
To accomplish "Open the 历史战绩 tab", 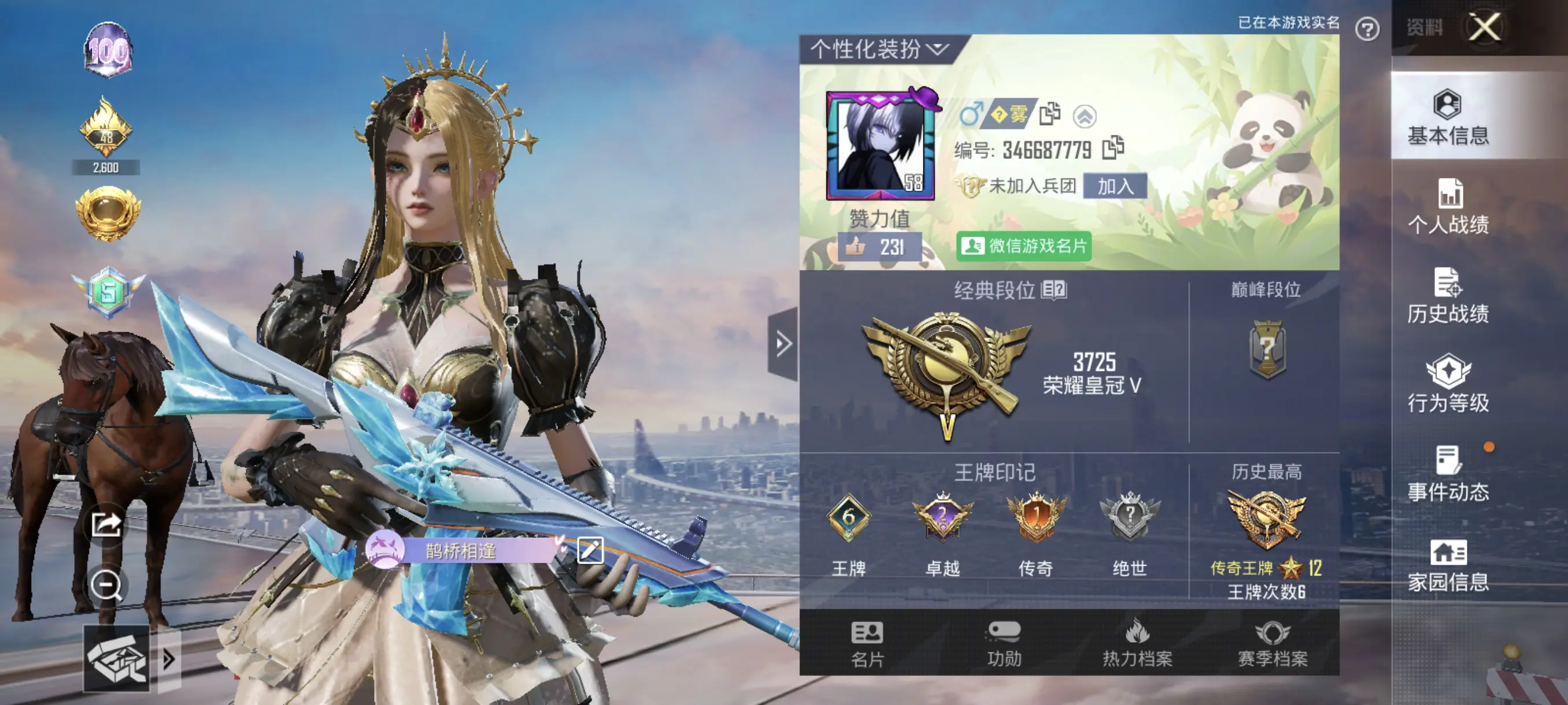I will [1448, 296].
